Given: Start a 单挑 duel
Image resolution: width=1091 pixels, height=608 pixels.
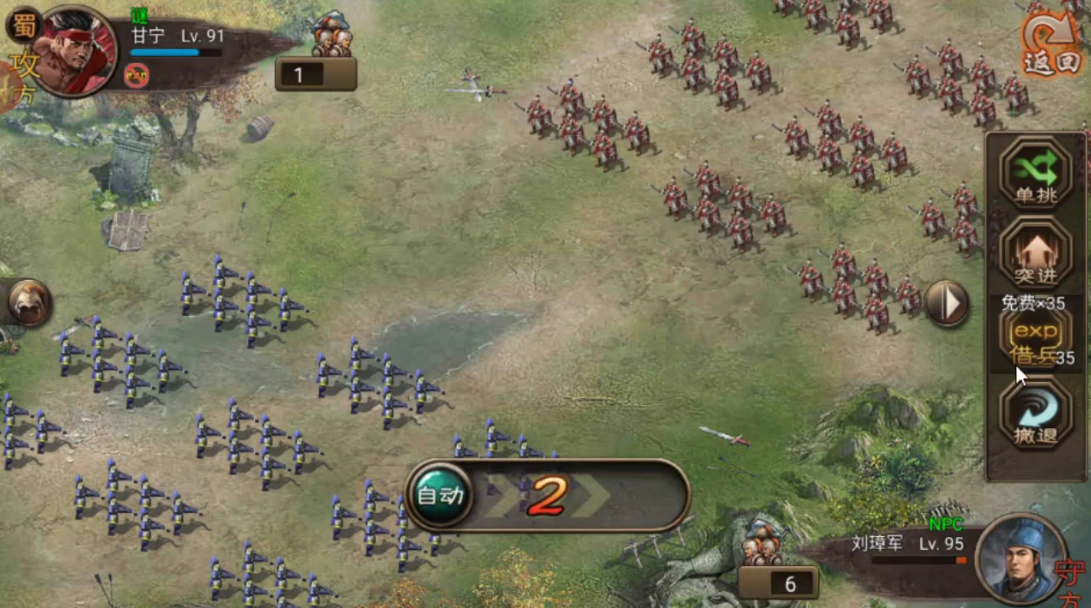Looking at the screenshot, I should (1034, 173).
